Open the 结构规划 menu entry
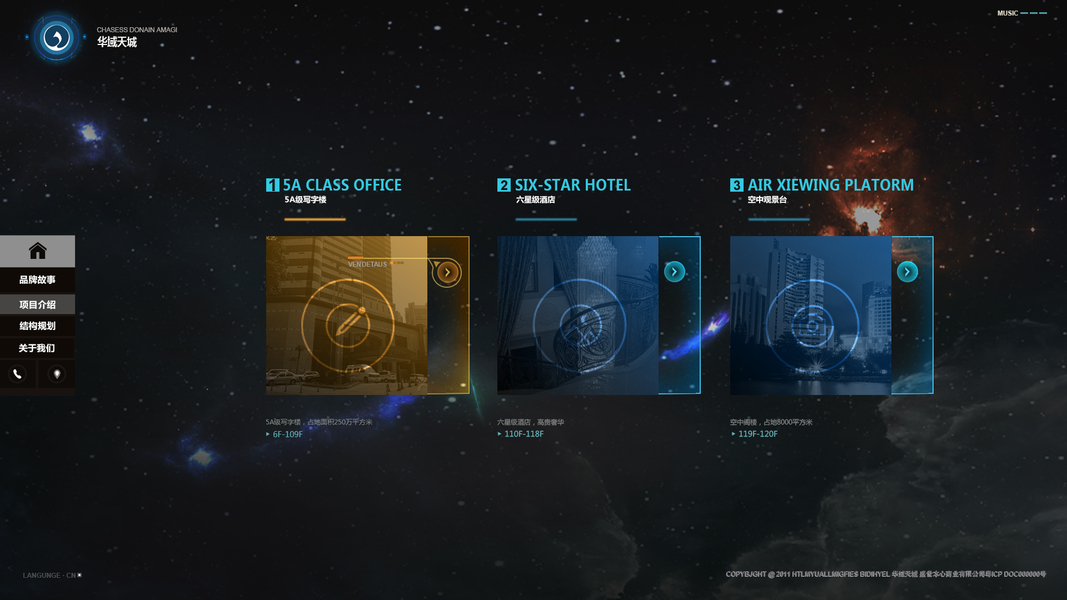This screenshot has height=600, width=1067. pos(37,326)
